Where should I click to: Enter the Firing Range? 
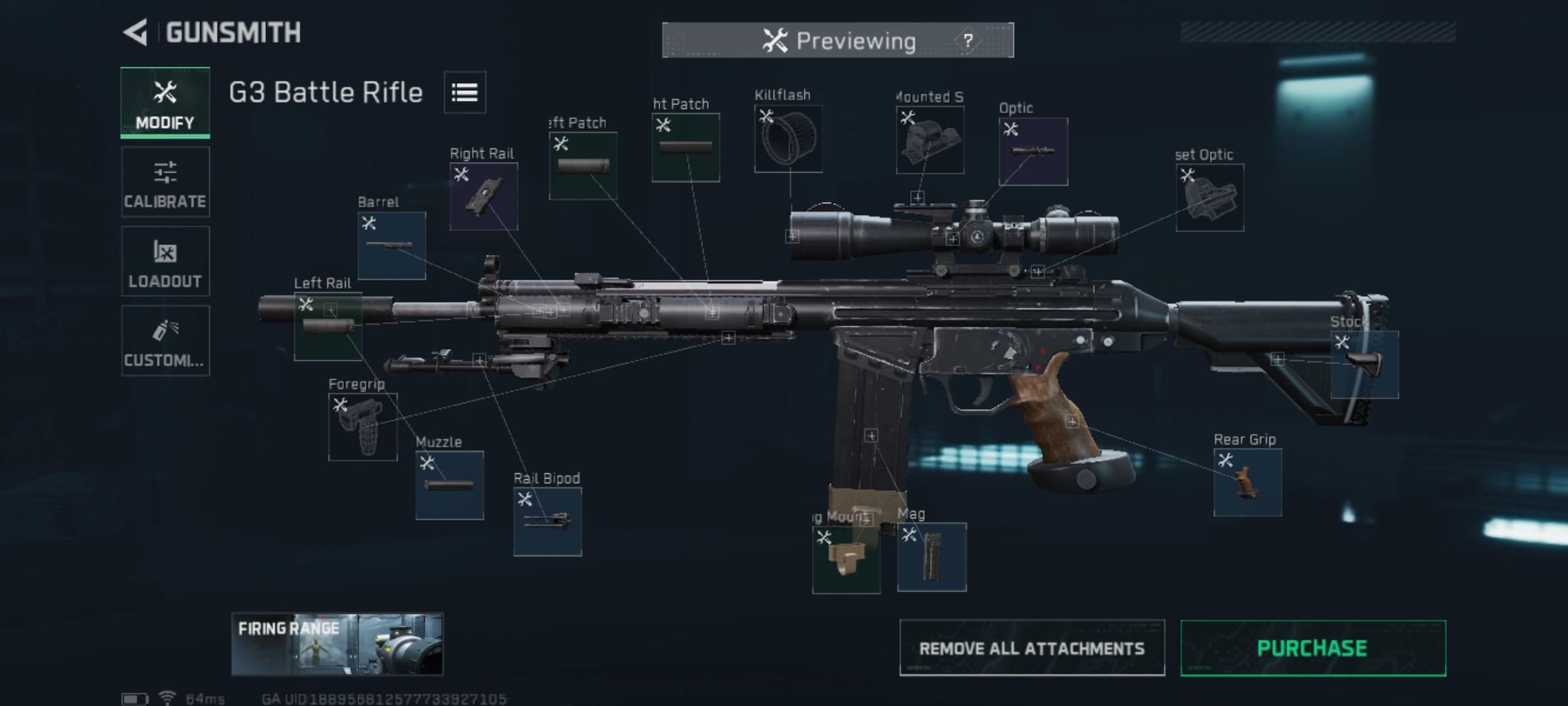point(337,644)
